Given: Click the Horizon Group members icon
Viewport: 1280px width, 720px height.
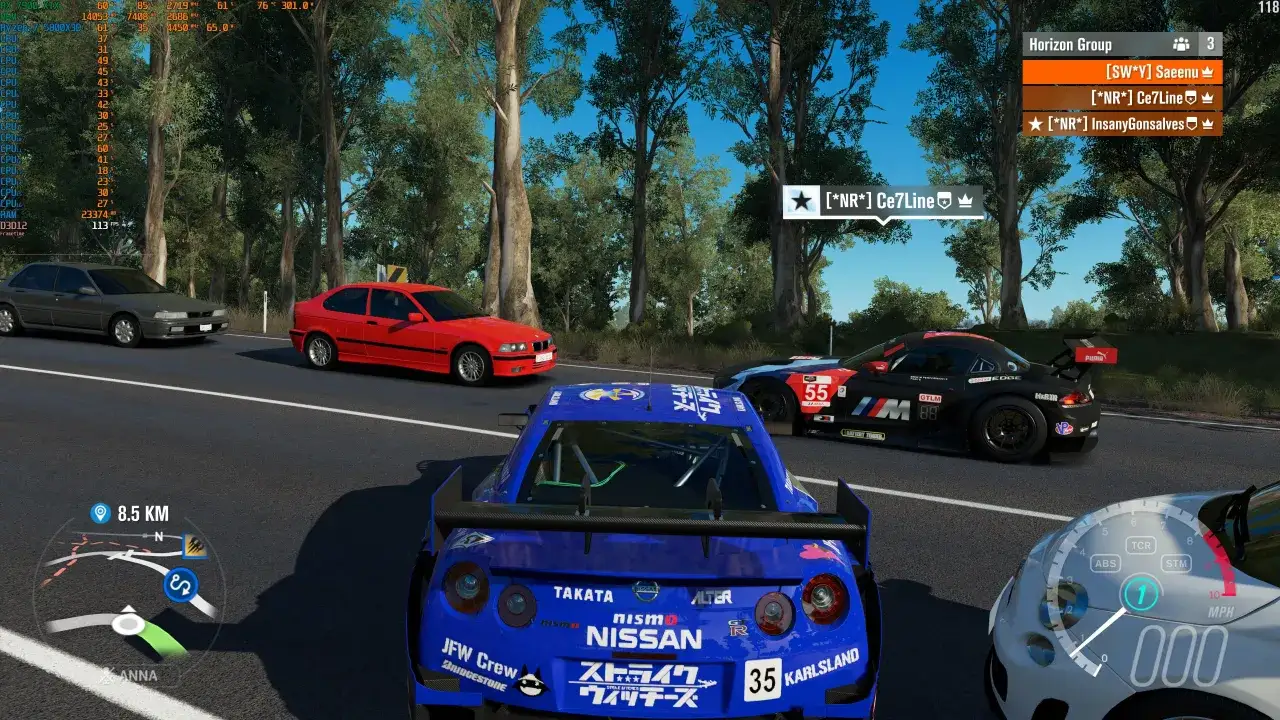Looking at the screenshot, I should [x=1181, y=44].
